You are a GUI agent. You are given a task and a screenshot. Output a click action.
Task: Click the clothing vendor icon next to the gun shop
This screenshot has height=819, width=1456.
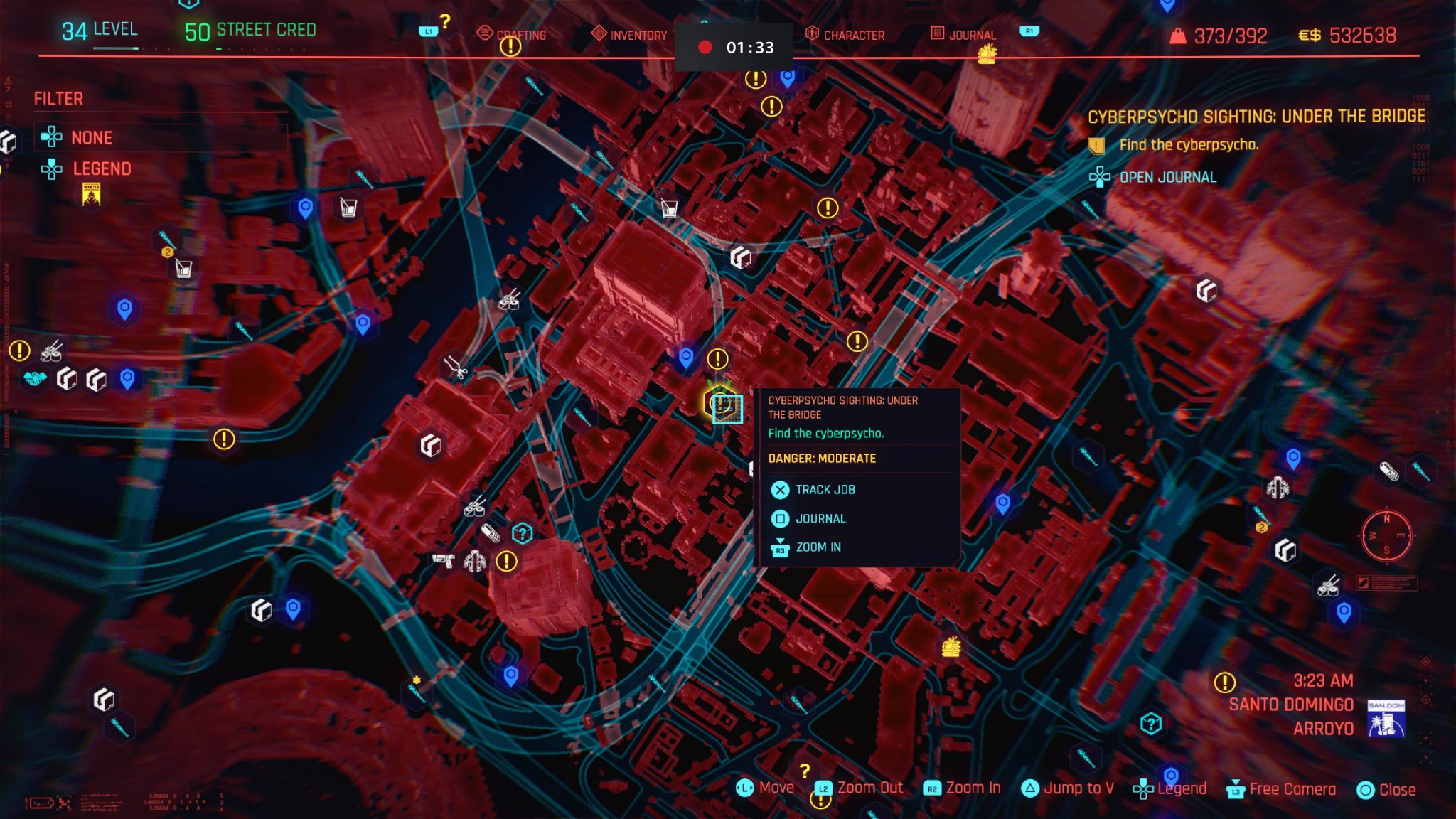(x=474, y=562)
